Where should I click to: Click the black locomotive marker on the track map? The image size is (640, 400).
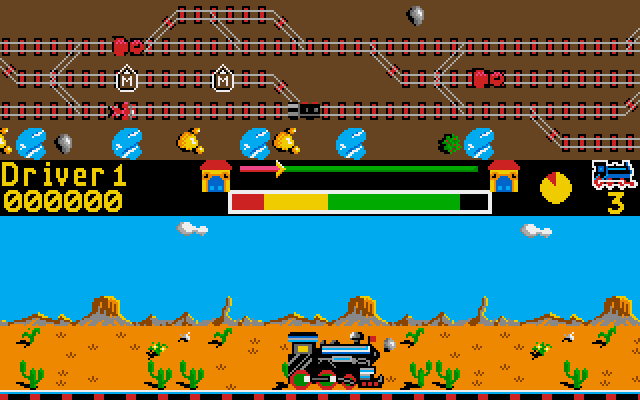307,110
